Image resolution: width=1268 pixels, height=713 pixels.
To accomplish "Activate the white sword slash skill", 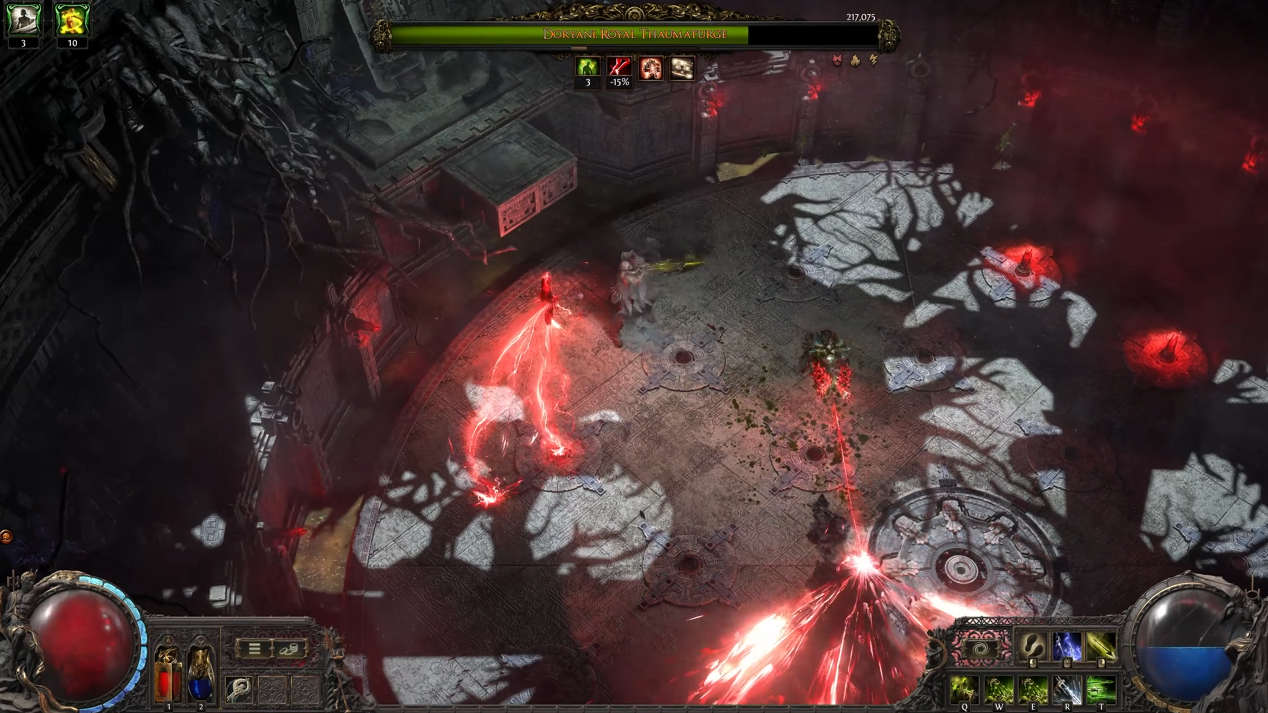I will pyautogui.click(x=1067, y=689).
